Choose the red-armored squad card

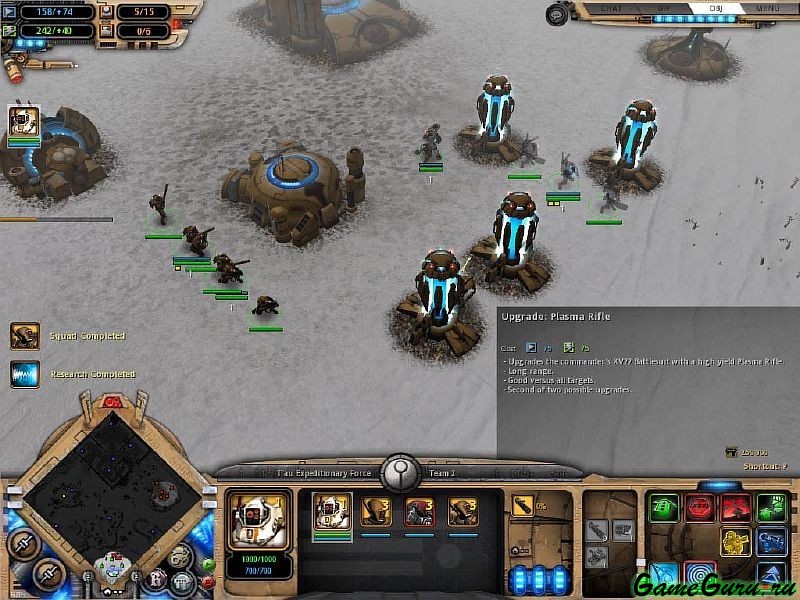pyautogui.click(x=419, y=512)
